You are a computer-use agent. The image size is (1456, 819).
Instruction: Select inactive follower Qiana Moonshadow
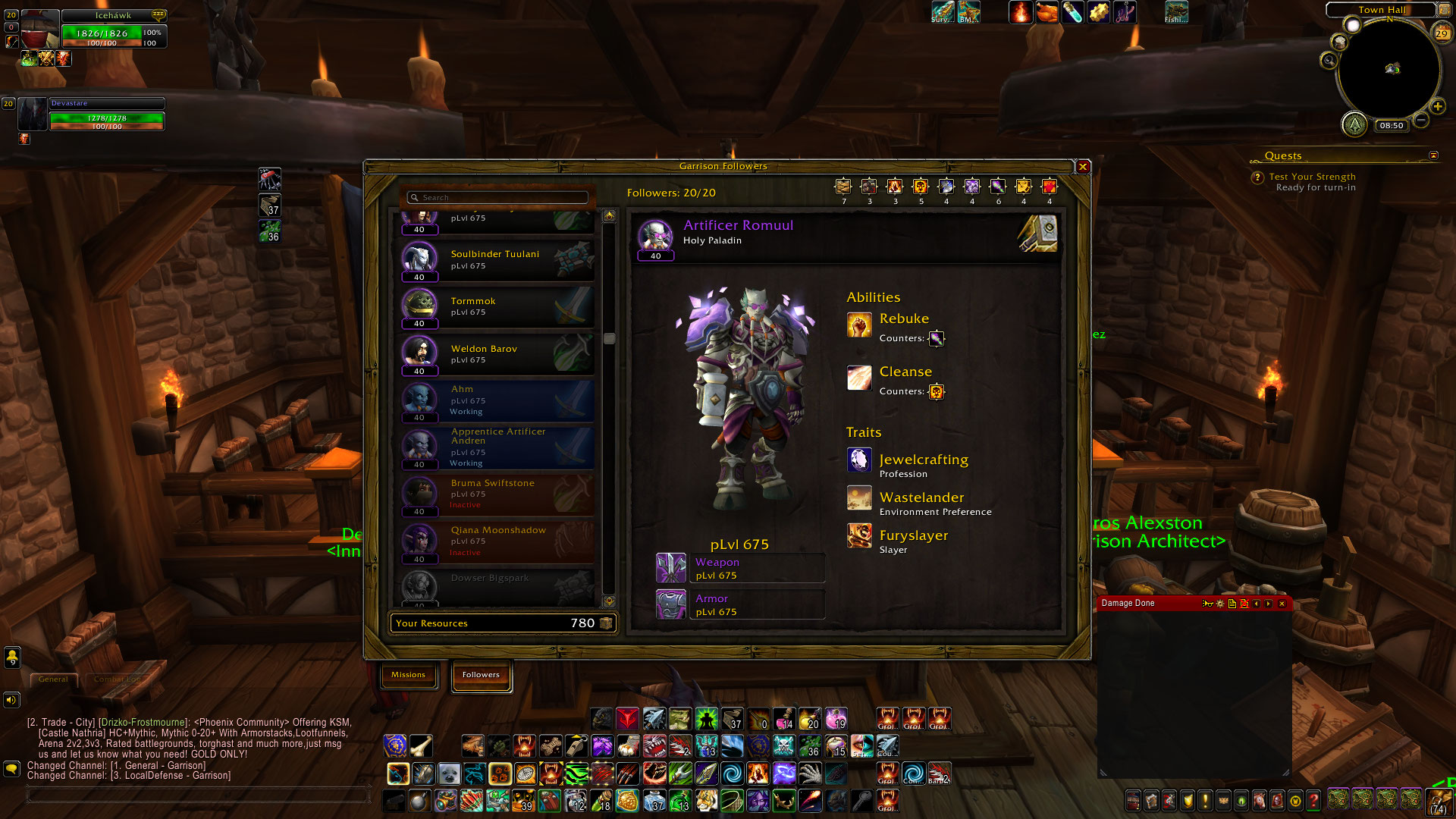click(x=497, y=541)
